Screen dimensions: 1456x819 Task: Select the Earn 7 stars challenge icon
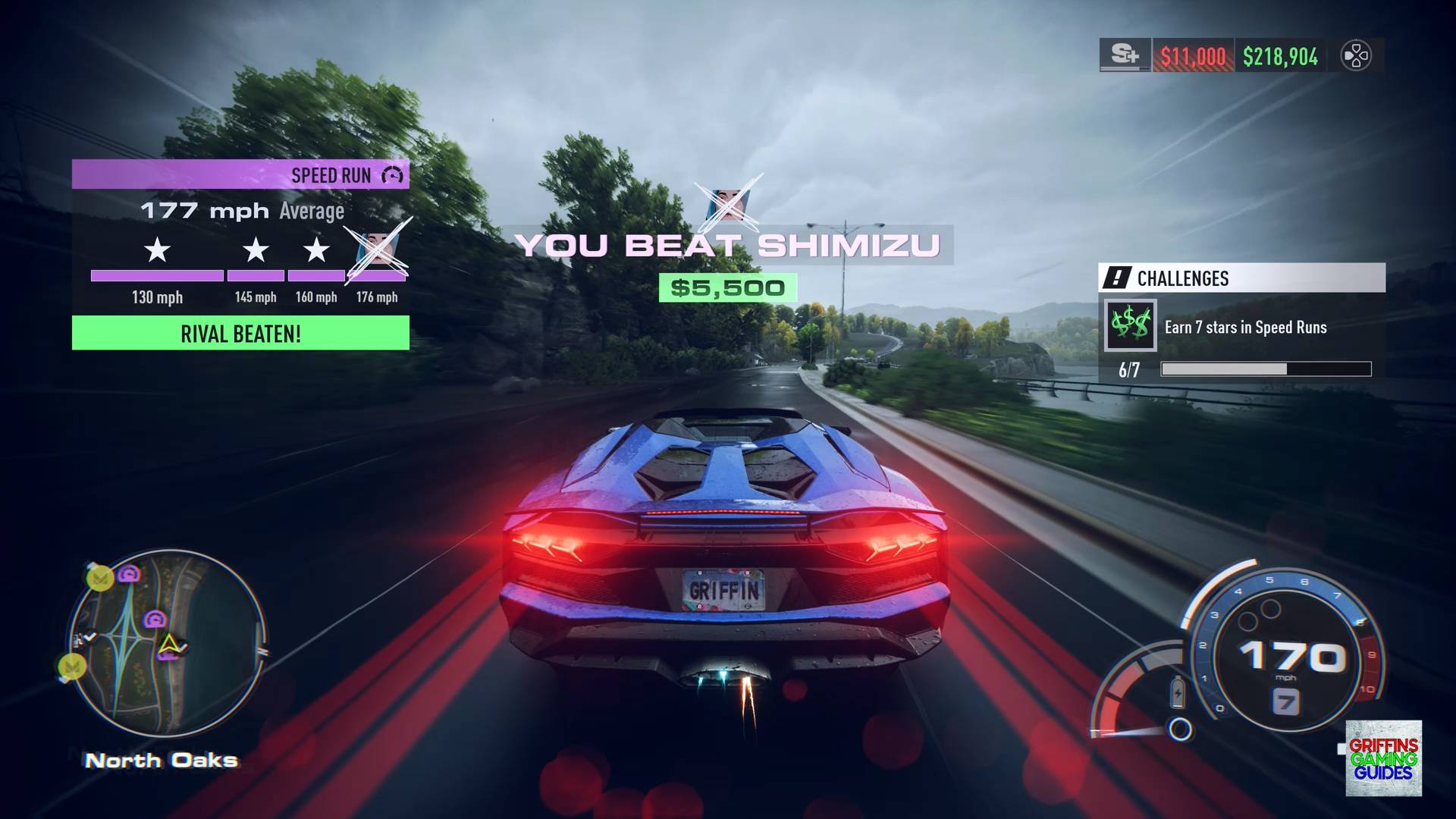click(1130, 325)
